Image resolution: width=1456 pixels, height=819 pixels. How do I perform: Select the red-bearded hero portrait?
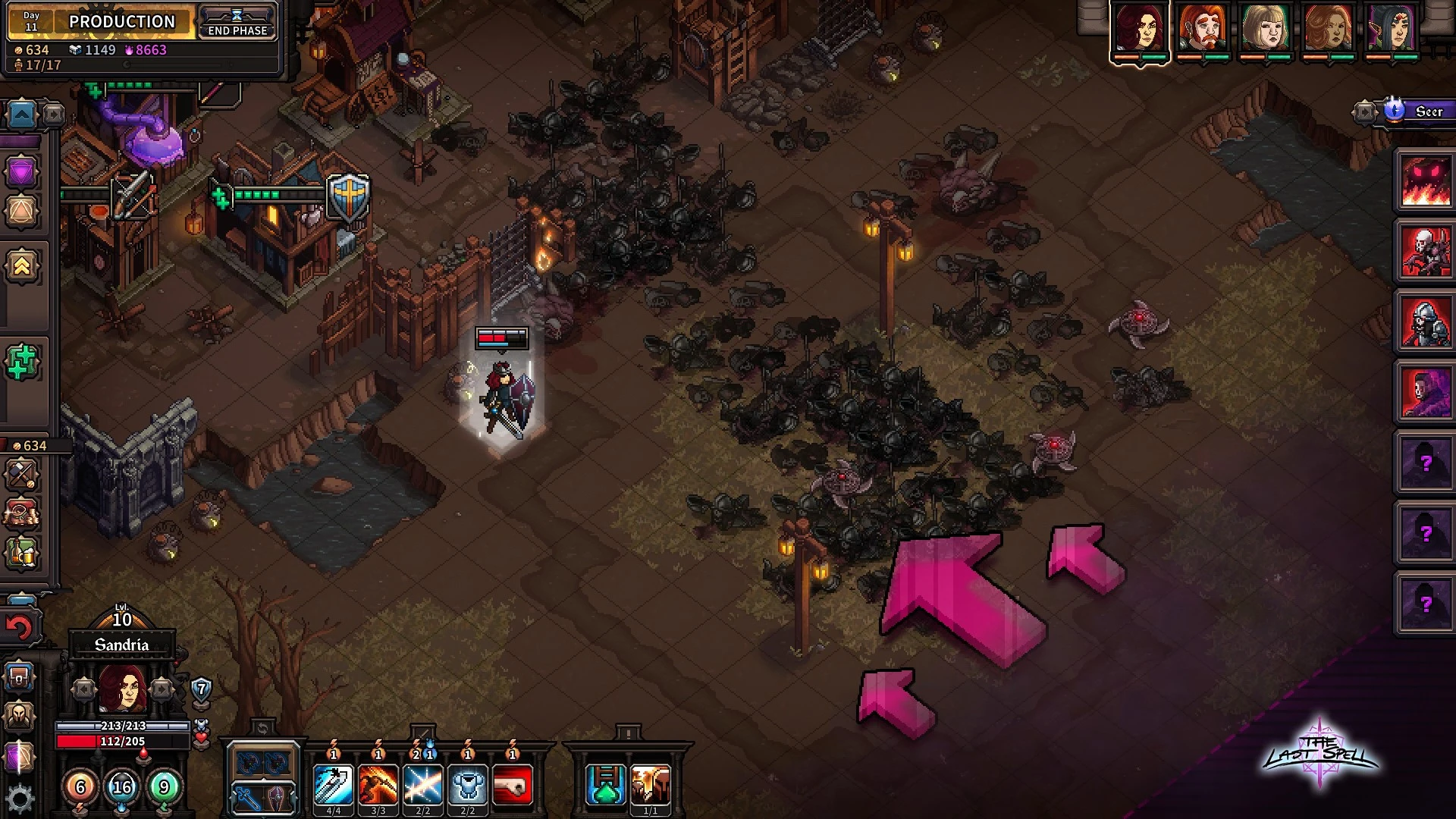pyautogui.click(x=1203, y=30)
